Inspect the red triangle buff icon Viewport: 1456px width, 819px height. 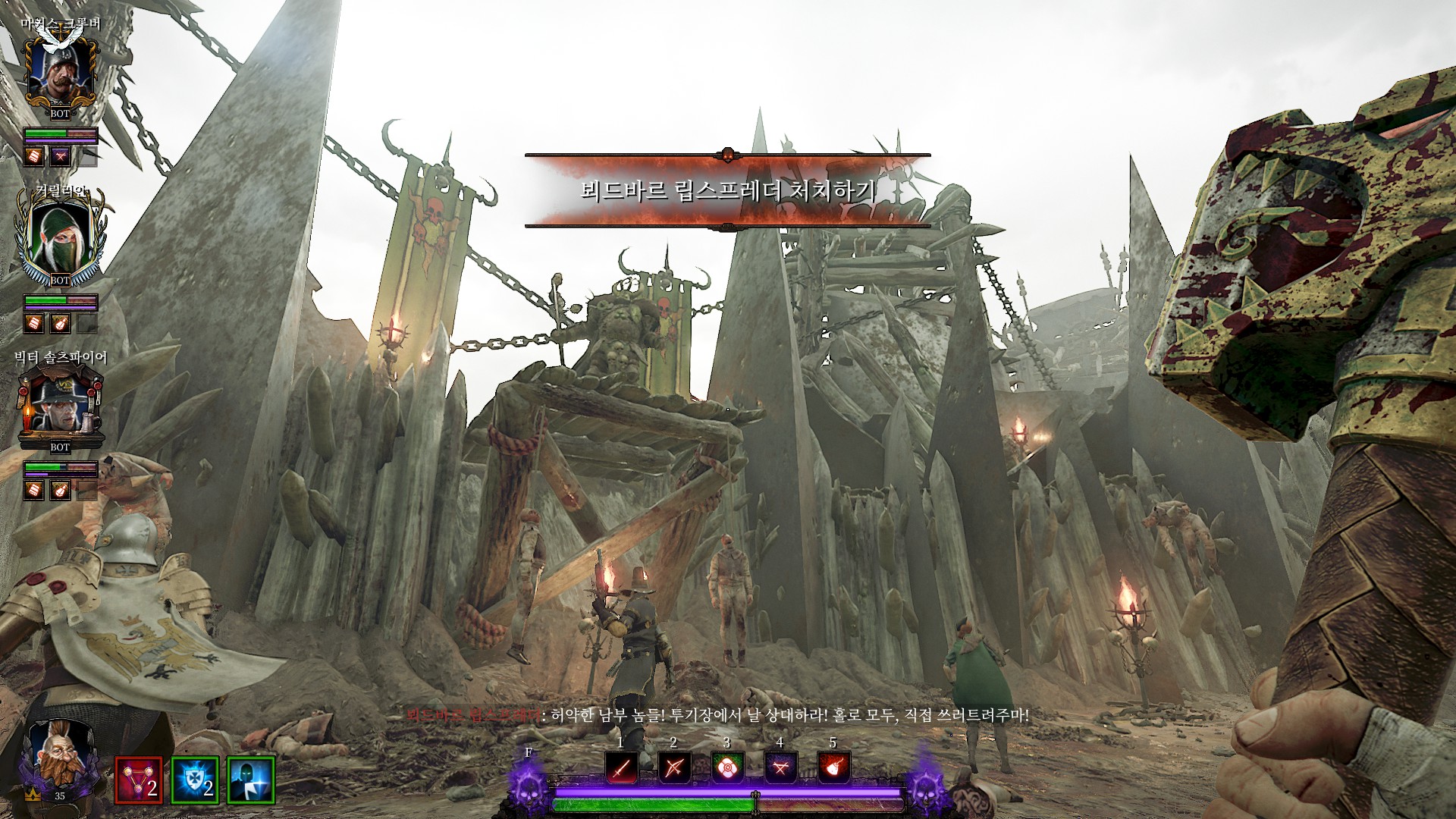tap(138, 780)
